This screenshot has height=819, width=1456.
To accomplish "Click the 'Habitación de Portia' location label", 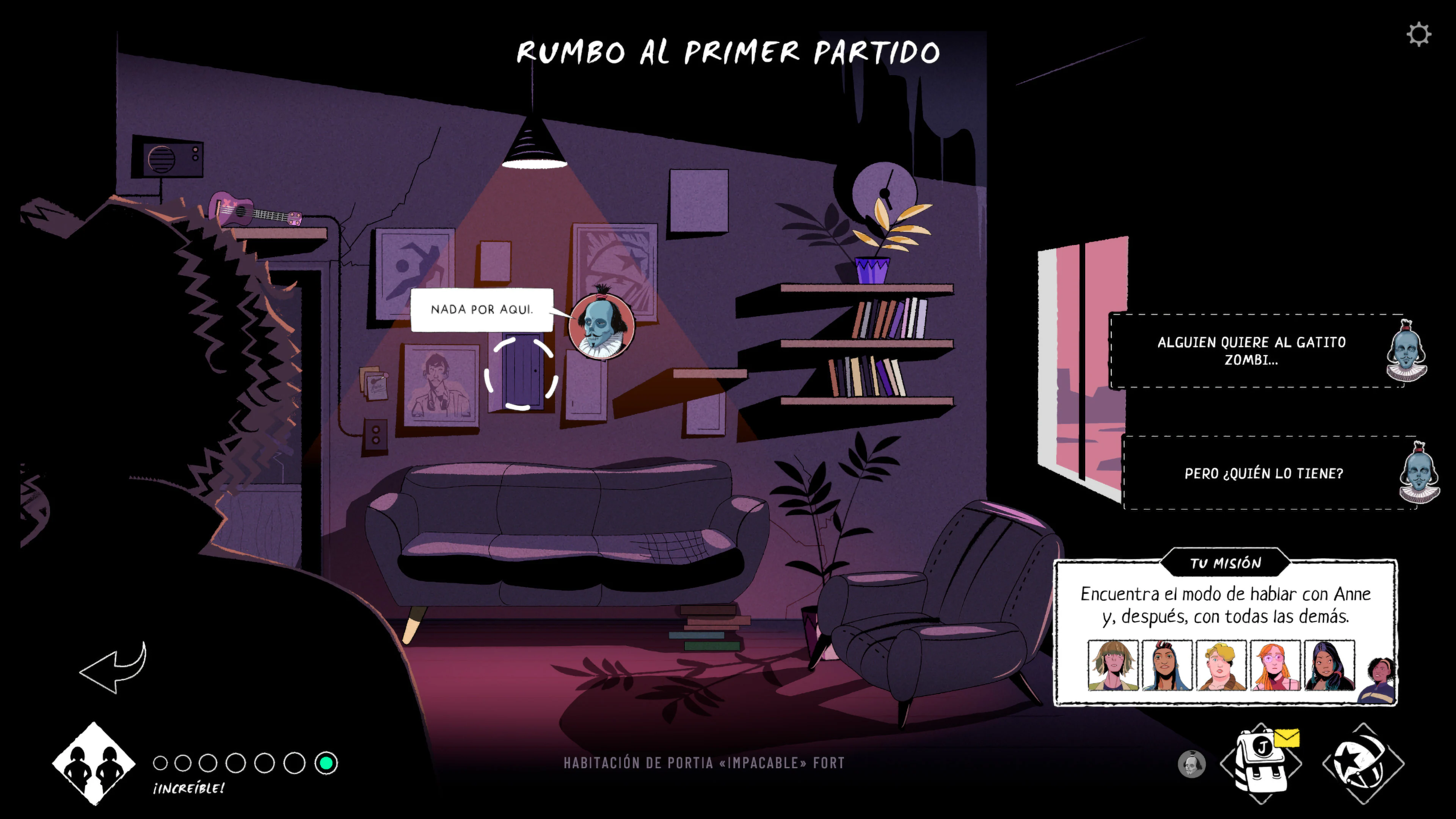I will coord(703,763).
